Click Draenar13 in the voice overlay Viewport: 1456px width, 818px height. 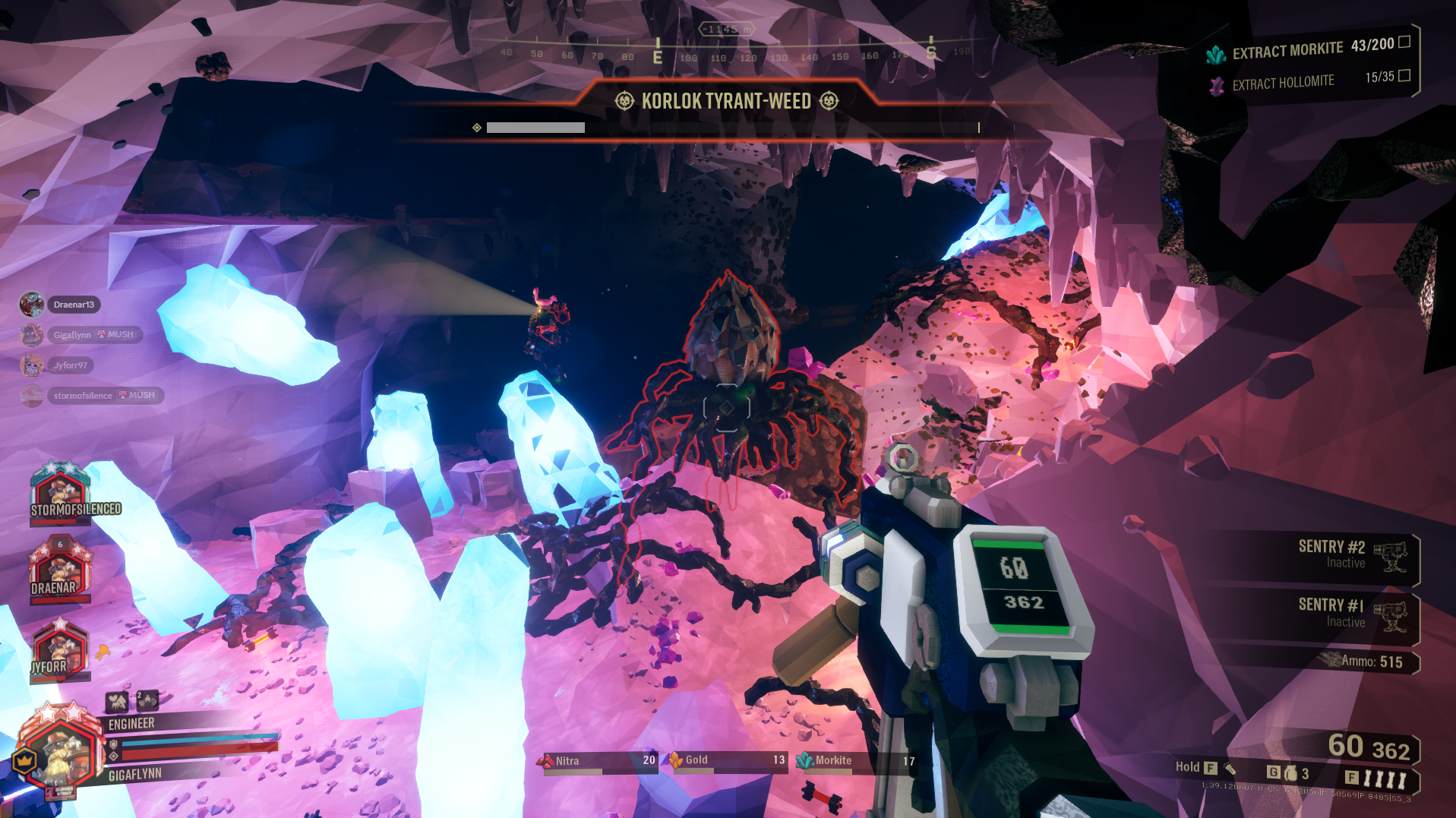pyautogui.click(x=73, y=305)
